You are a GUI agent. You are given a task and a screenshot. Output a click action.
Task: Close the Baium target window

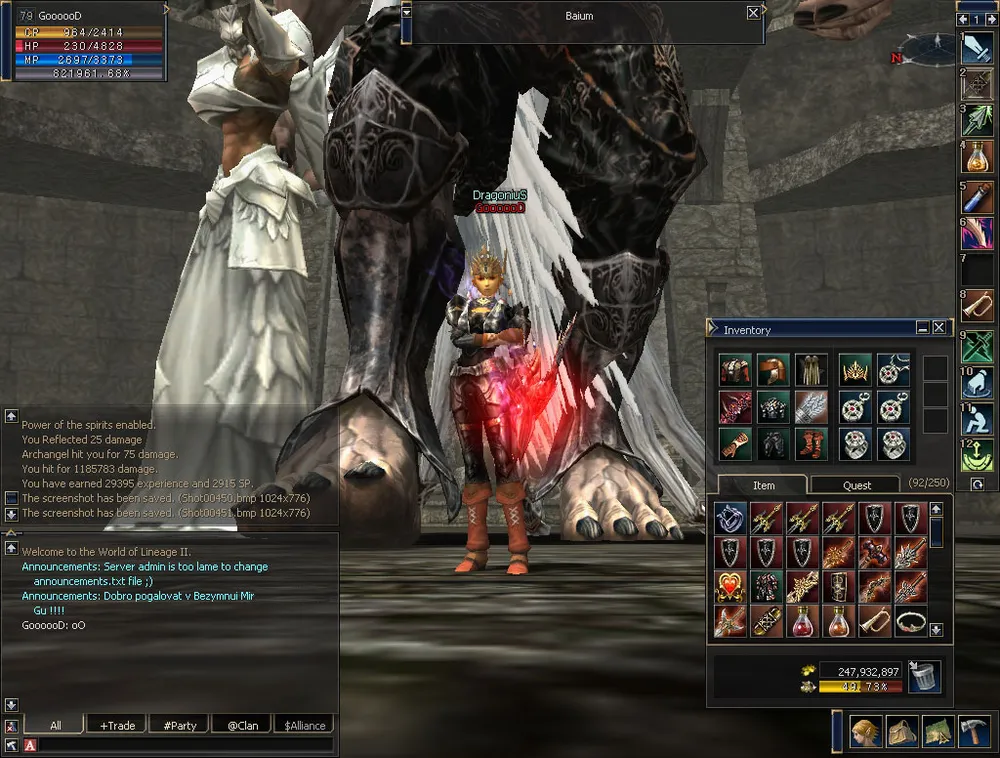[x=753, y=13]
